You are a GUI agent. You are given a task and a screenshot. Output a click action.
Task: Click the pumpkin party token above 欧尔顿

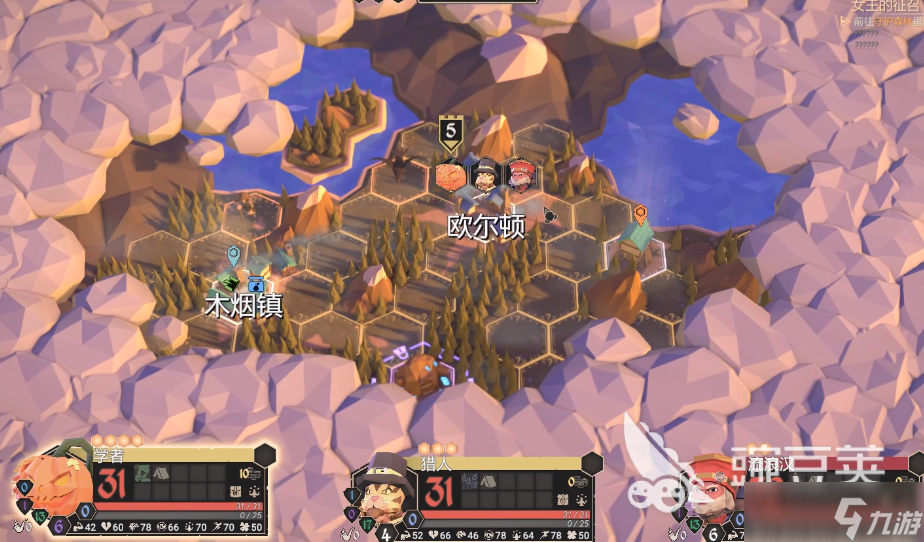coord(450,176)
